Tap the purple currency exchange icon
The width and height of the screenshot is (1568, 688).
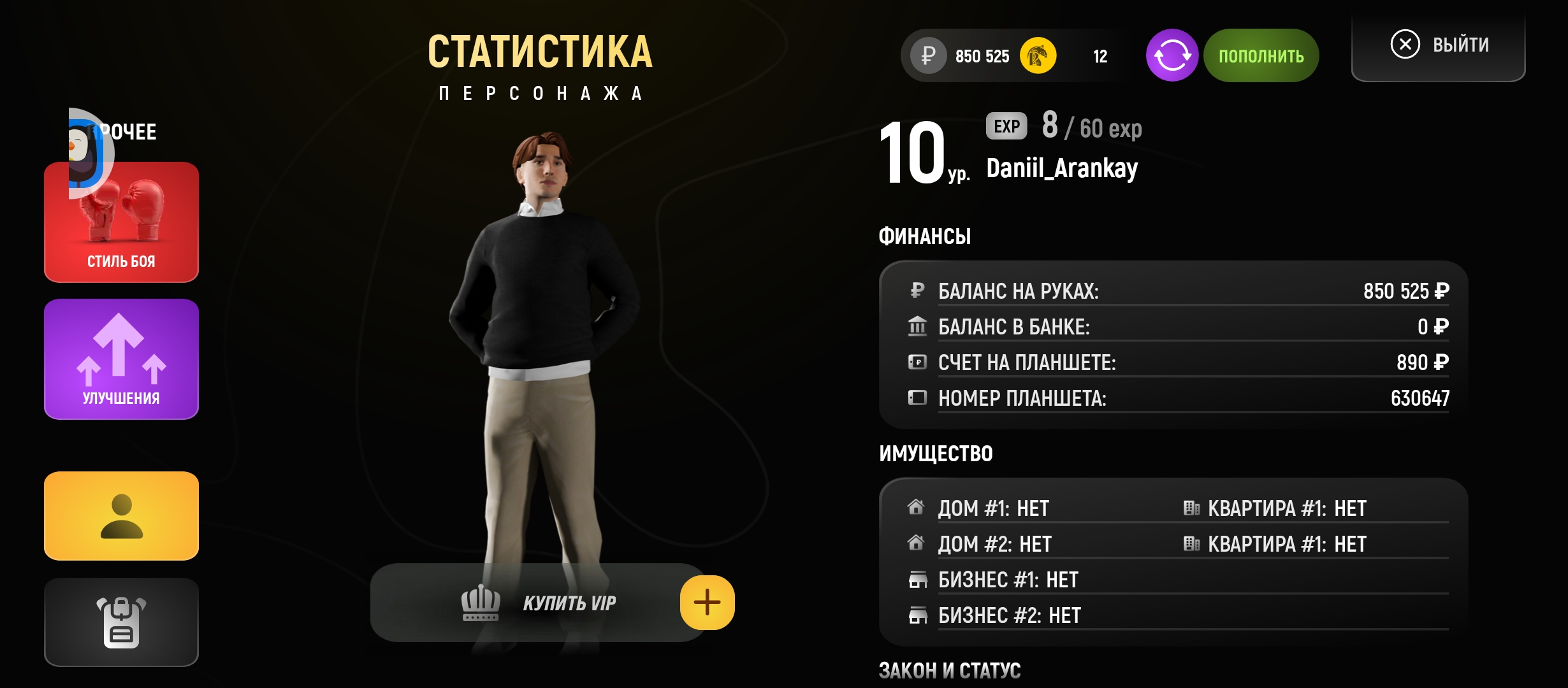pos(1172,56)
